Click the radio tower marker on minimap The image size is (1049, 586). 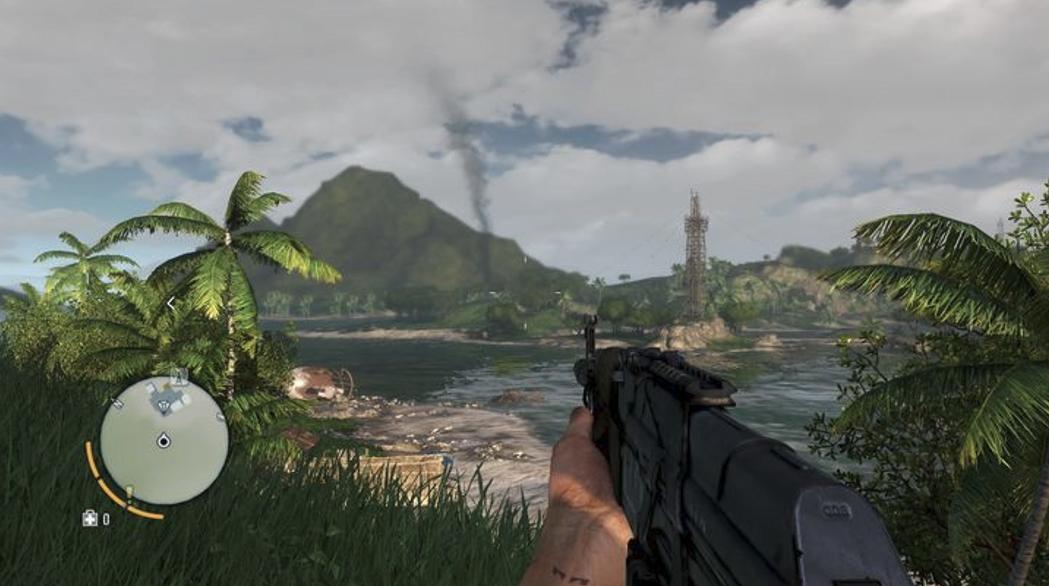click(180, 378)
